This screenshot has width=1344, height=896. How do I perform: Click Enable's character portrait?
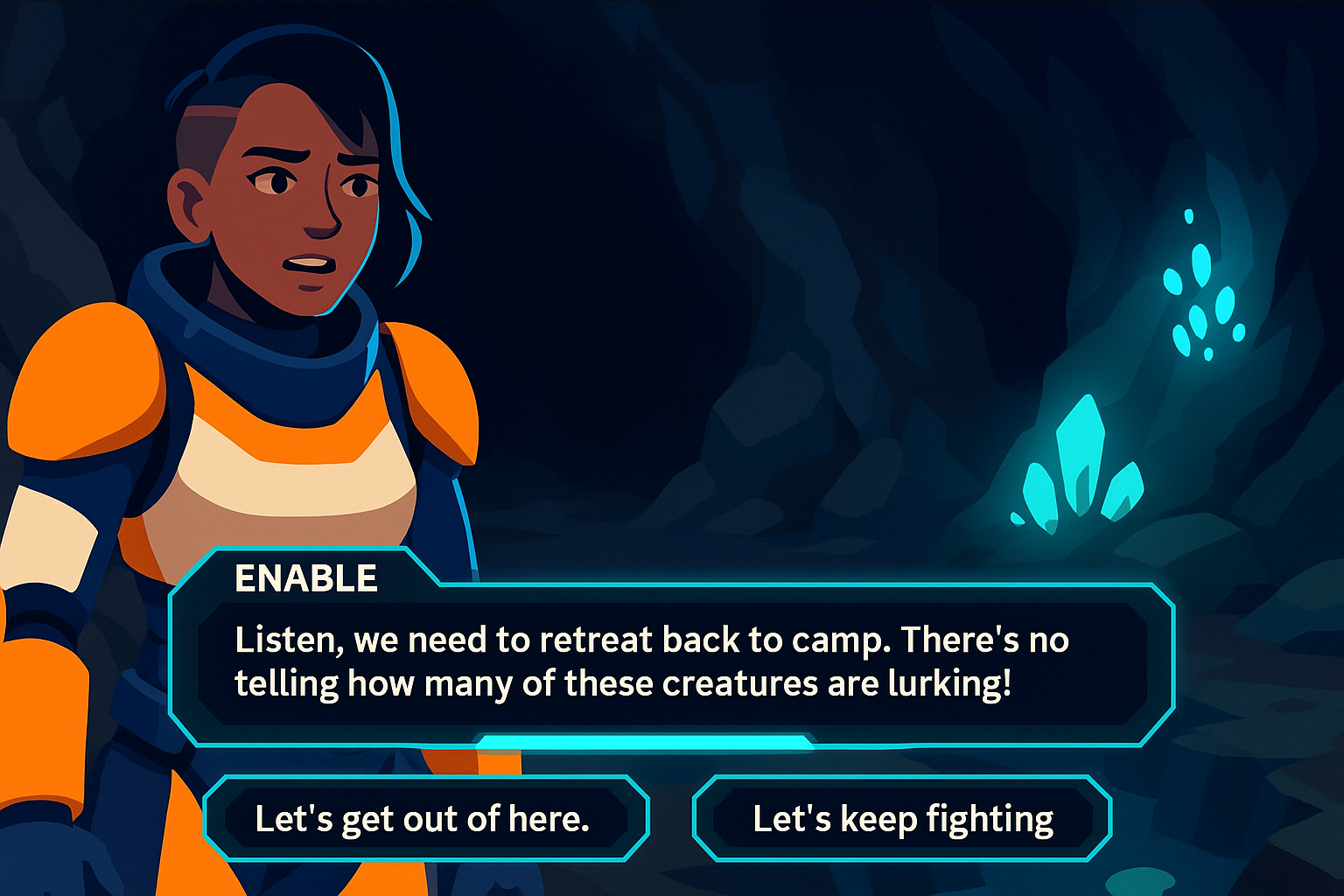click(262, 350)
